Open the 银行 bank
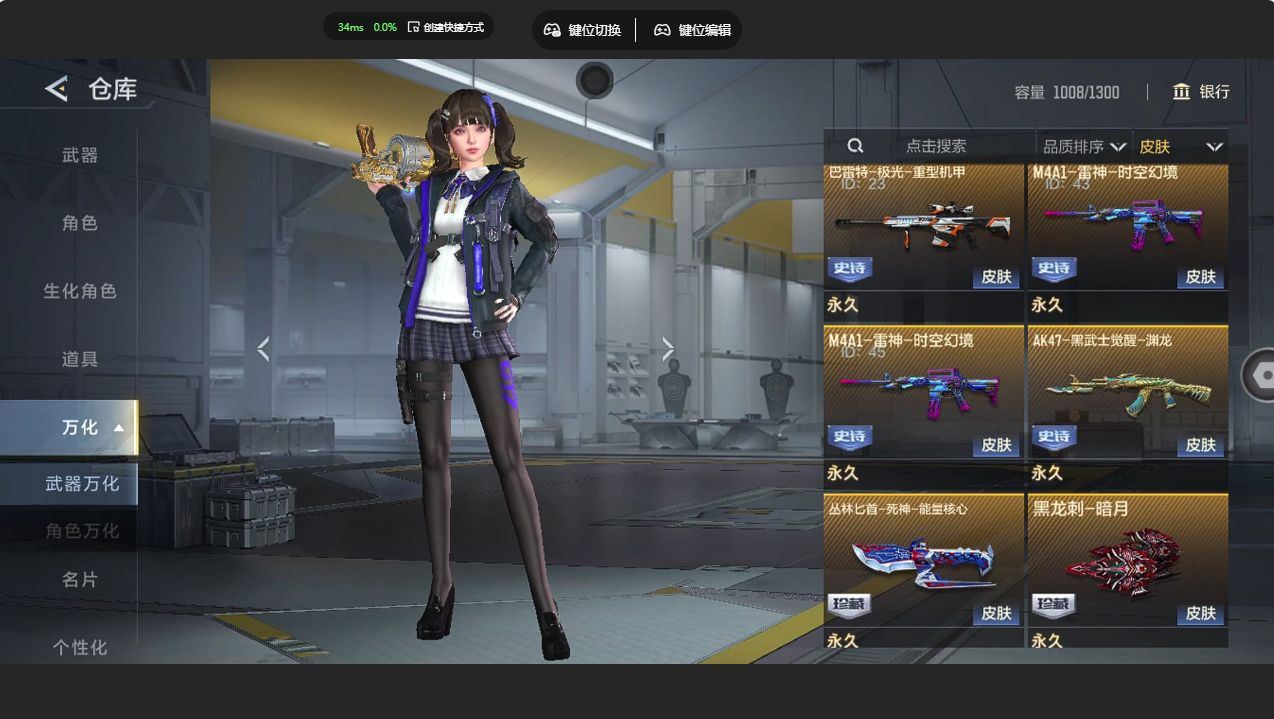The image size is (1274, 719). [x=1201, y=92]
